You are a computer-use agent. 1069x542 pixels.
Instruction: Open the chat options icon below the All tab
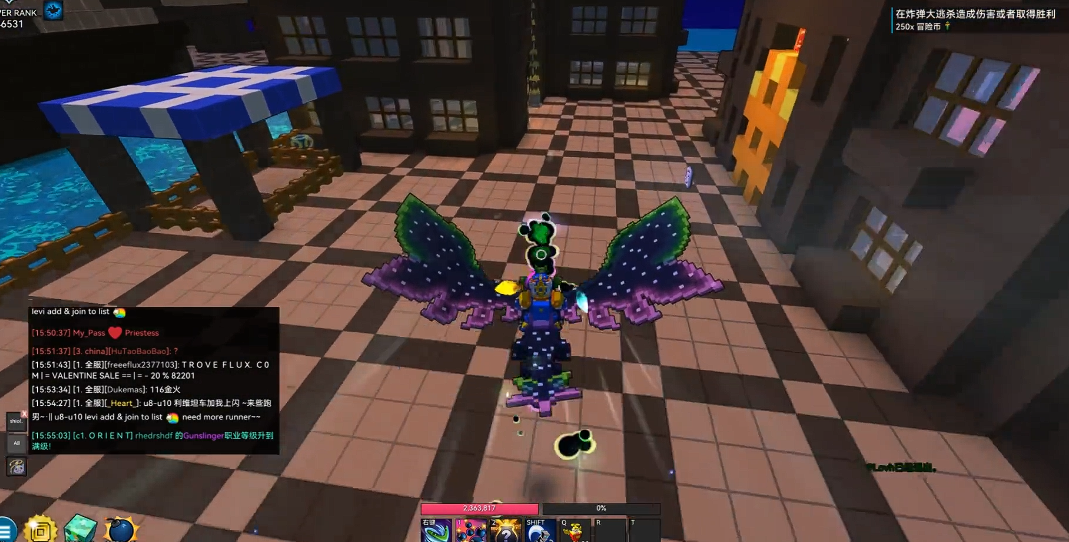coord(16,466)
